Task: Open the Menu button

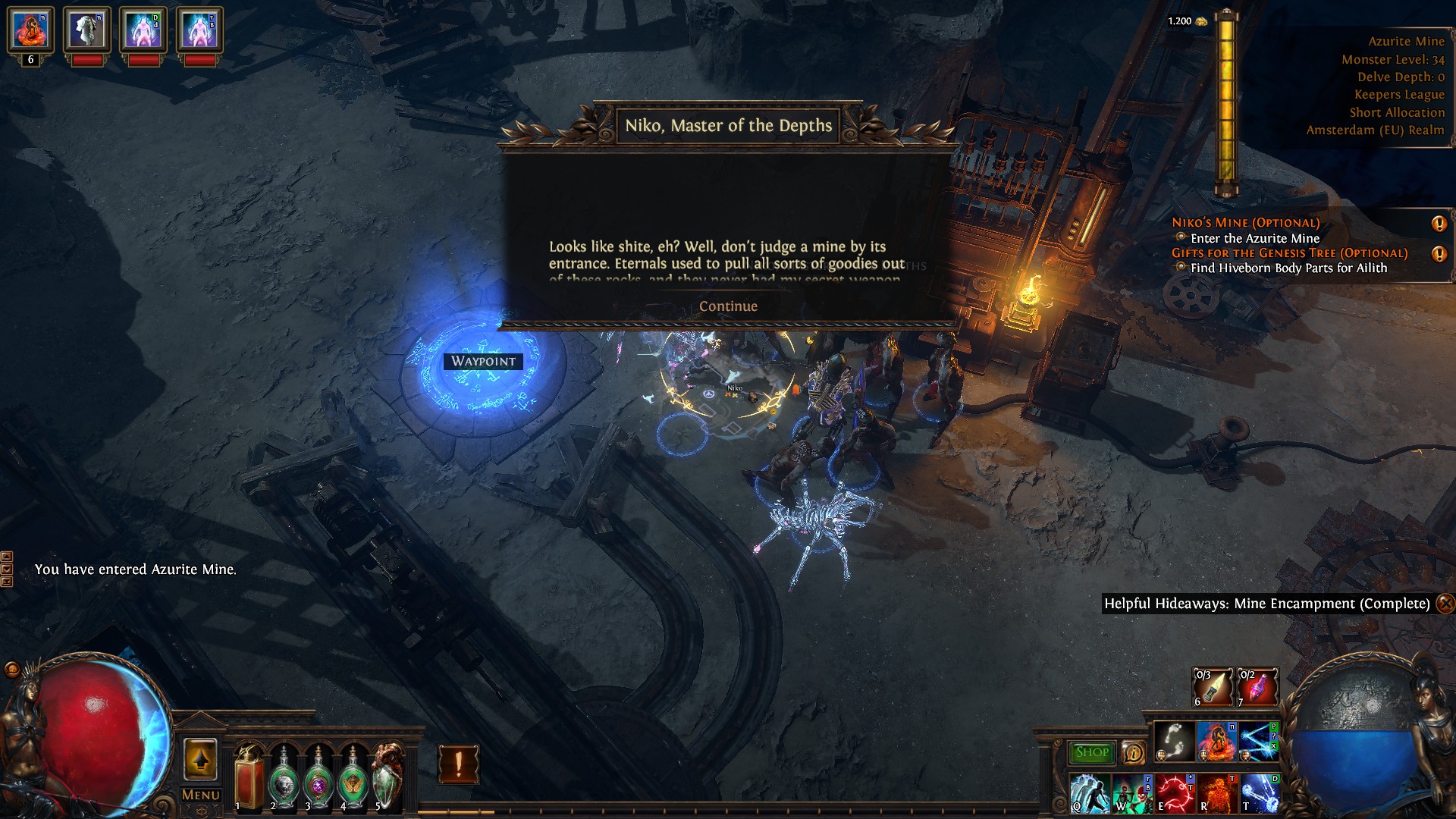Action: [x=201, y=795]
